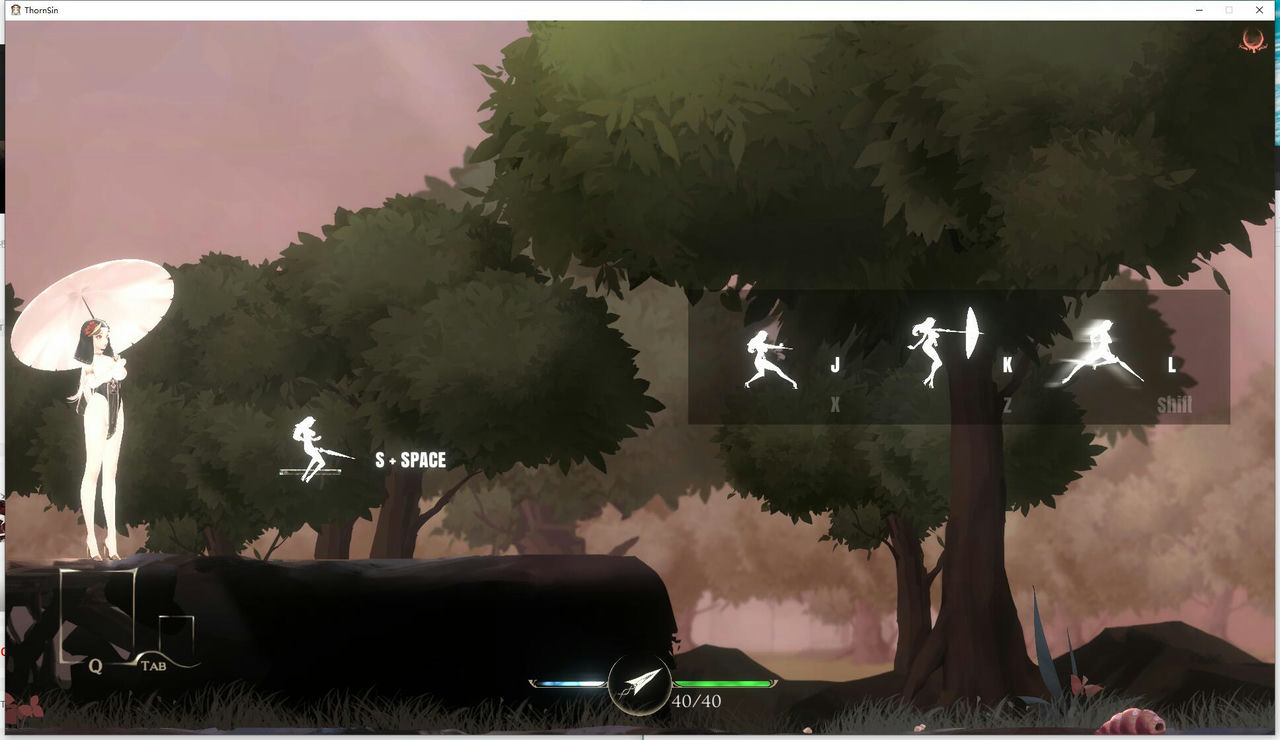Select the Q skill slot frame
This screenshot has height=740, width=1280.
(97, 613)
